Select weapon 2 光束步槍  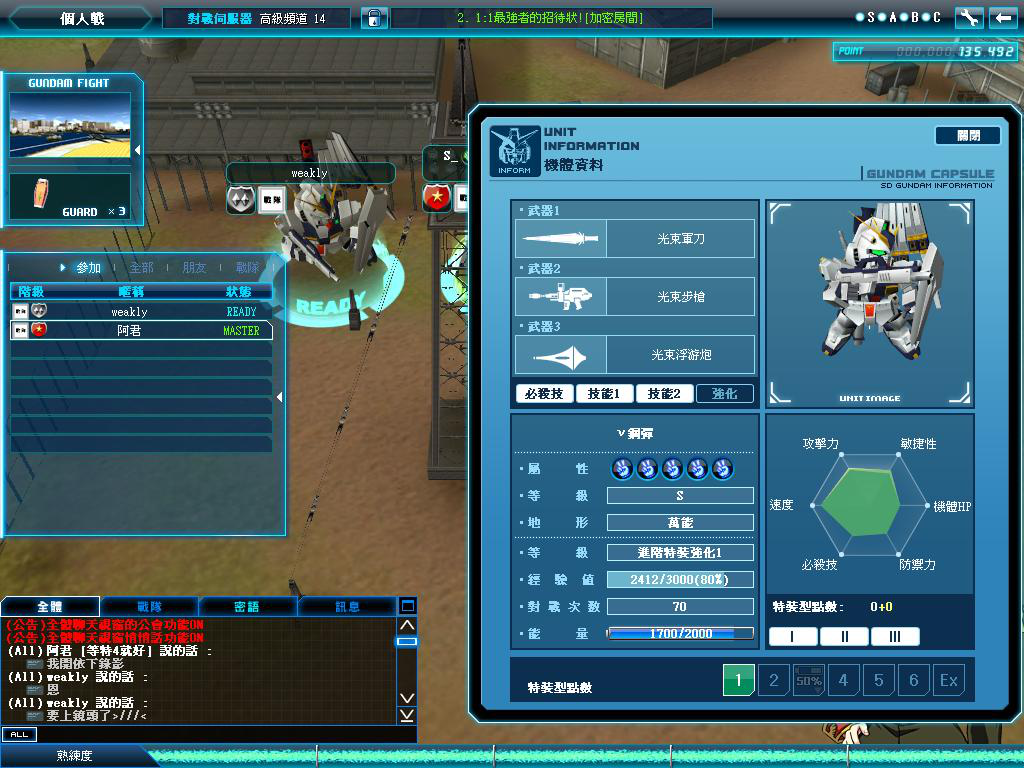click(634, 297)
